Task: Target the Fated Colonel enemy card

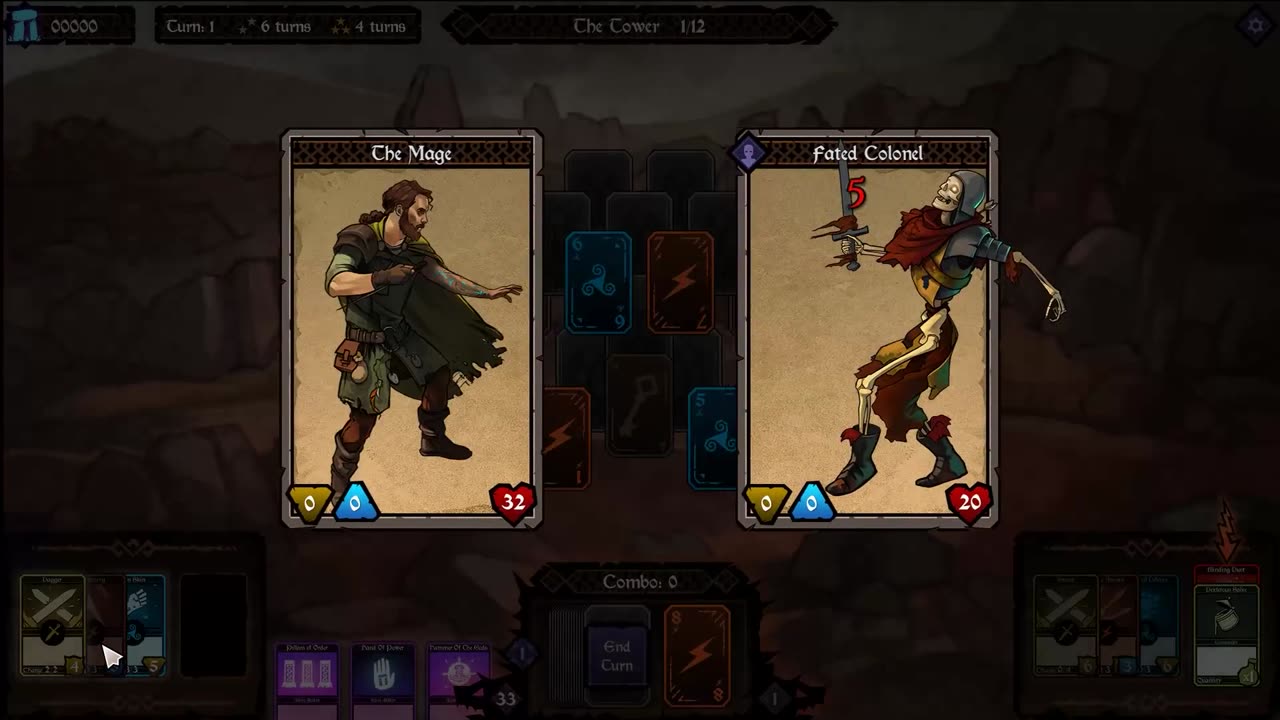Action: point(868,330)
